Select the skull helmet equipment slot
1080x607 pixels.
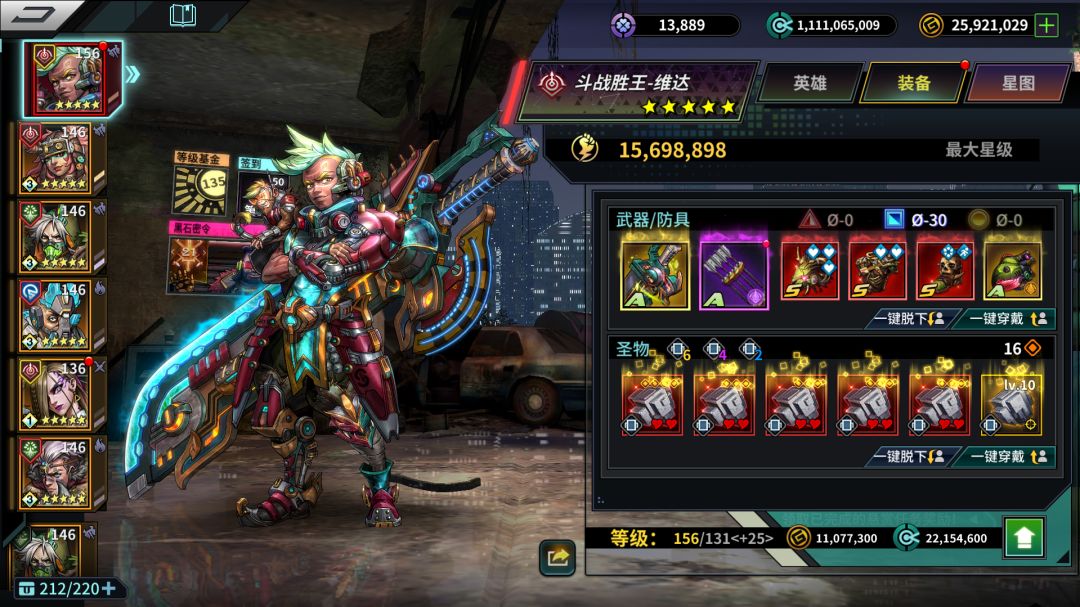click(945, 269)
